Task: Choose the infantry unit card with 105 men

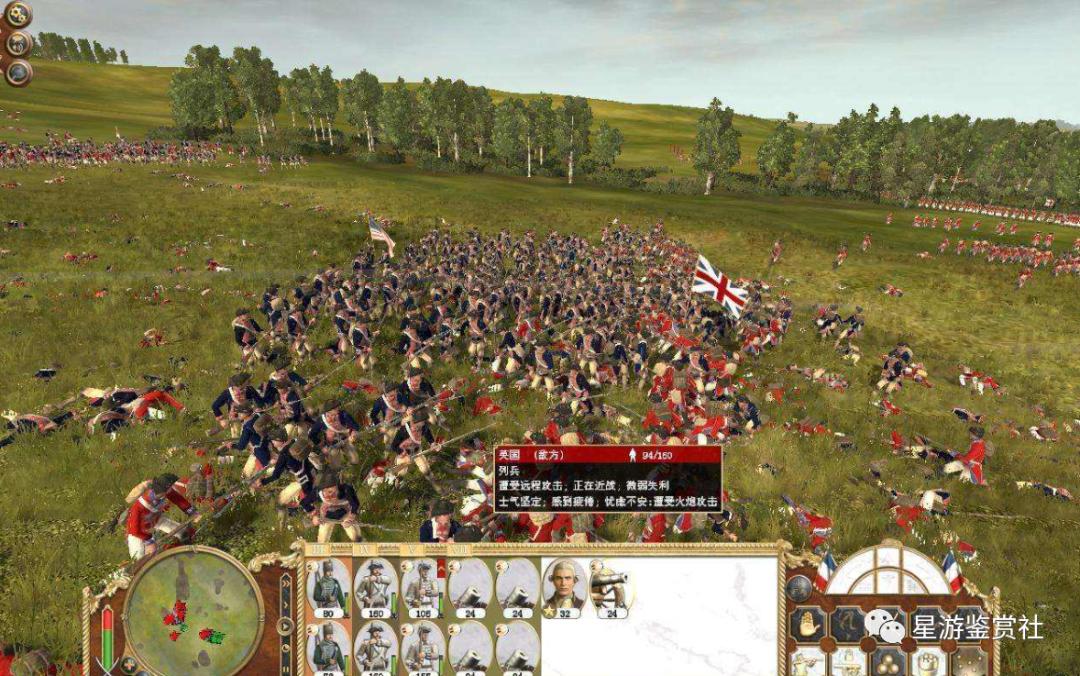Action: coord(423,588)
